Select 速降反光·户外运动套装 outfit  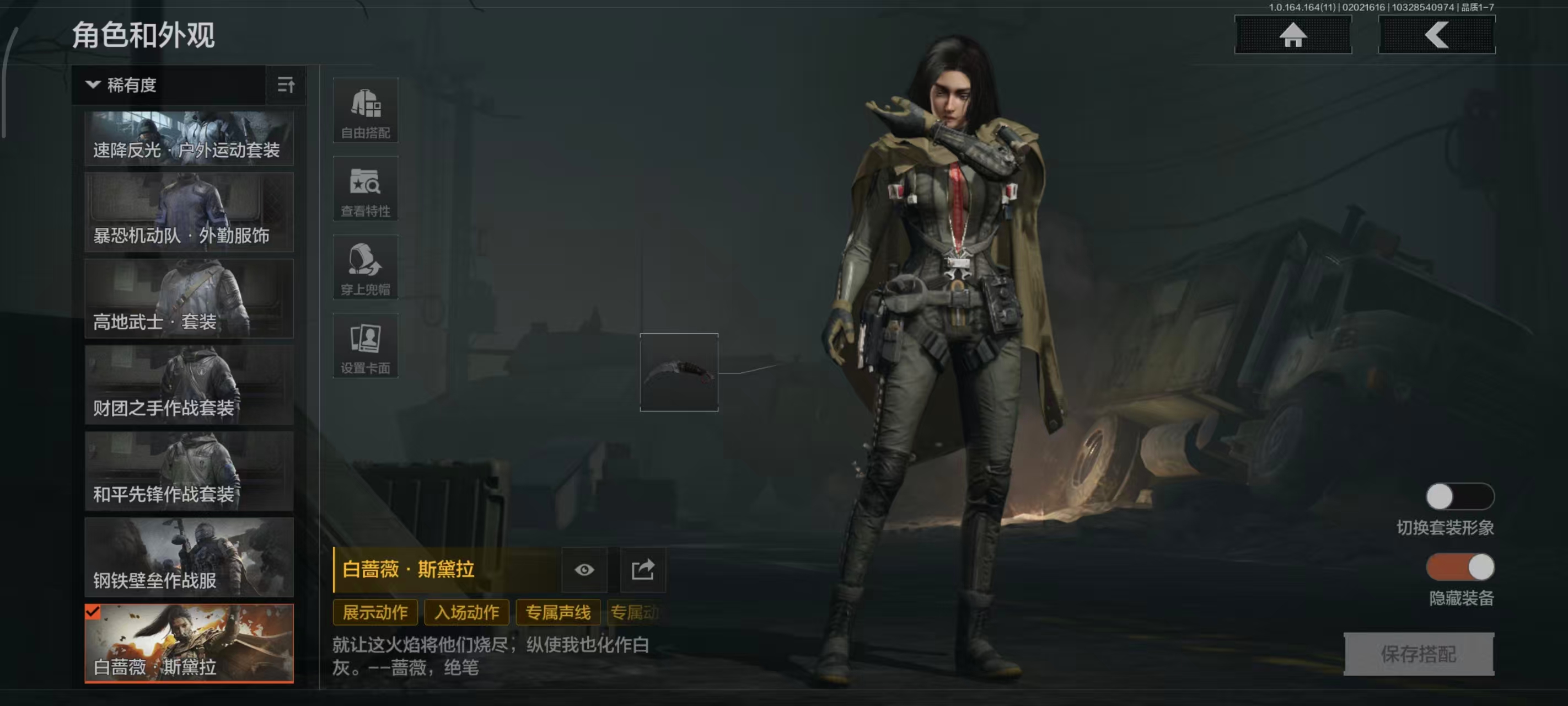pos(189,138)
